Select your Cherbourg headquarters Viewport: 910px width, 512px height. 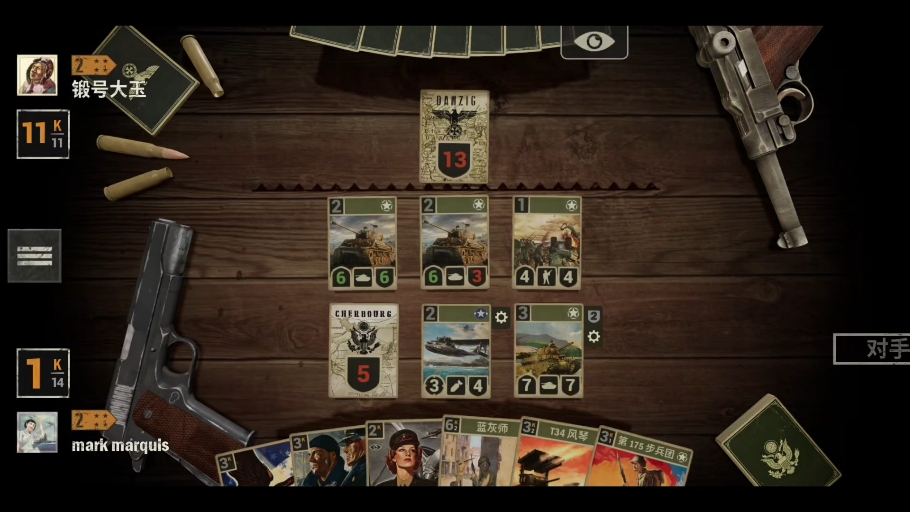click(x=363, y=350)
